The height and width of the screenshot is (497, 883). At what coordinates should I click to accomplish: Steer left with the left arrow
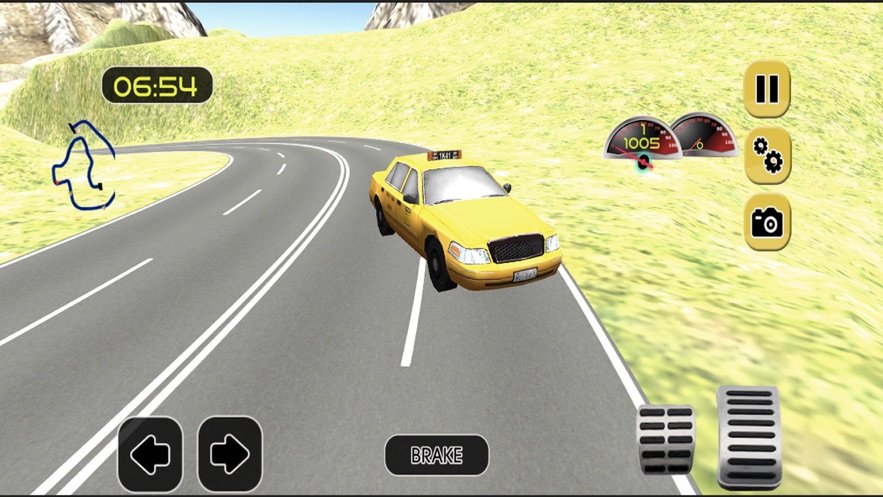point(150,454)
